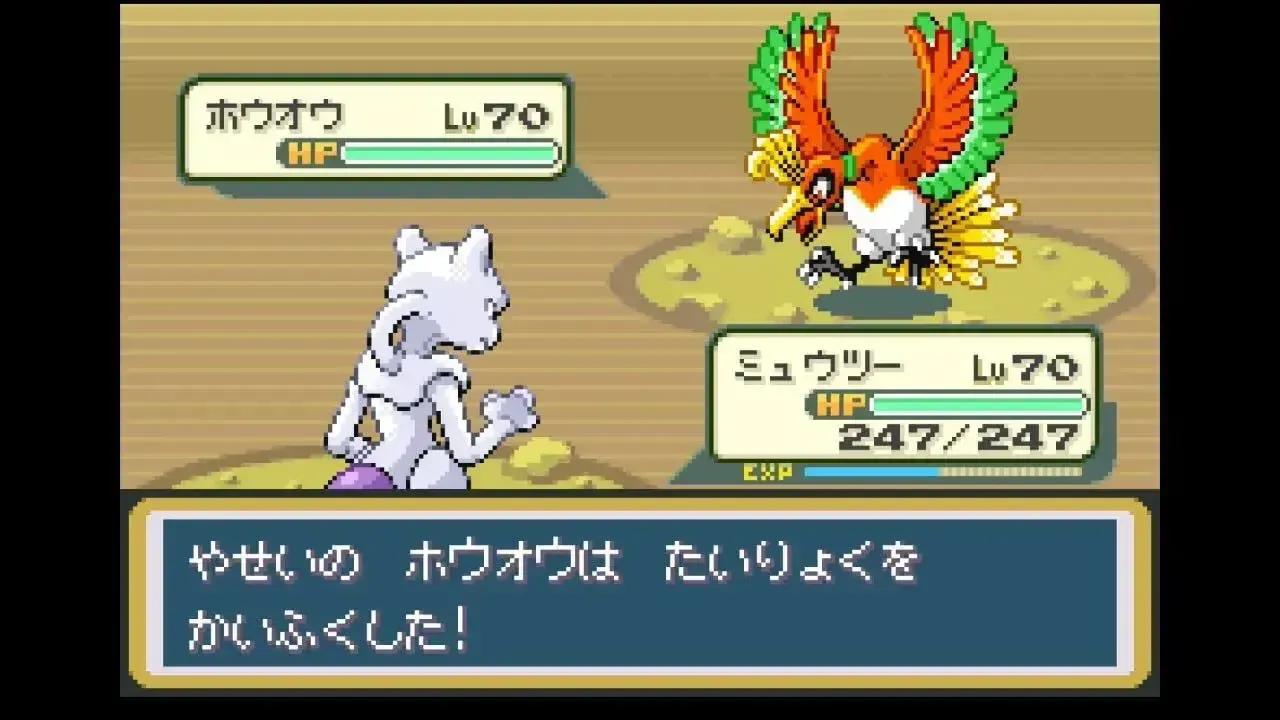Image resolution: width=1280 pixels, height=720 pixels.
Task: Click Ho-Oh's green HP bar
Action: [450, 155]
